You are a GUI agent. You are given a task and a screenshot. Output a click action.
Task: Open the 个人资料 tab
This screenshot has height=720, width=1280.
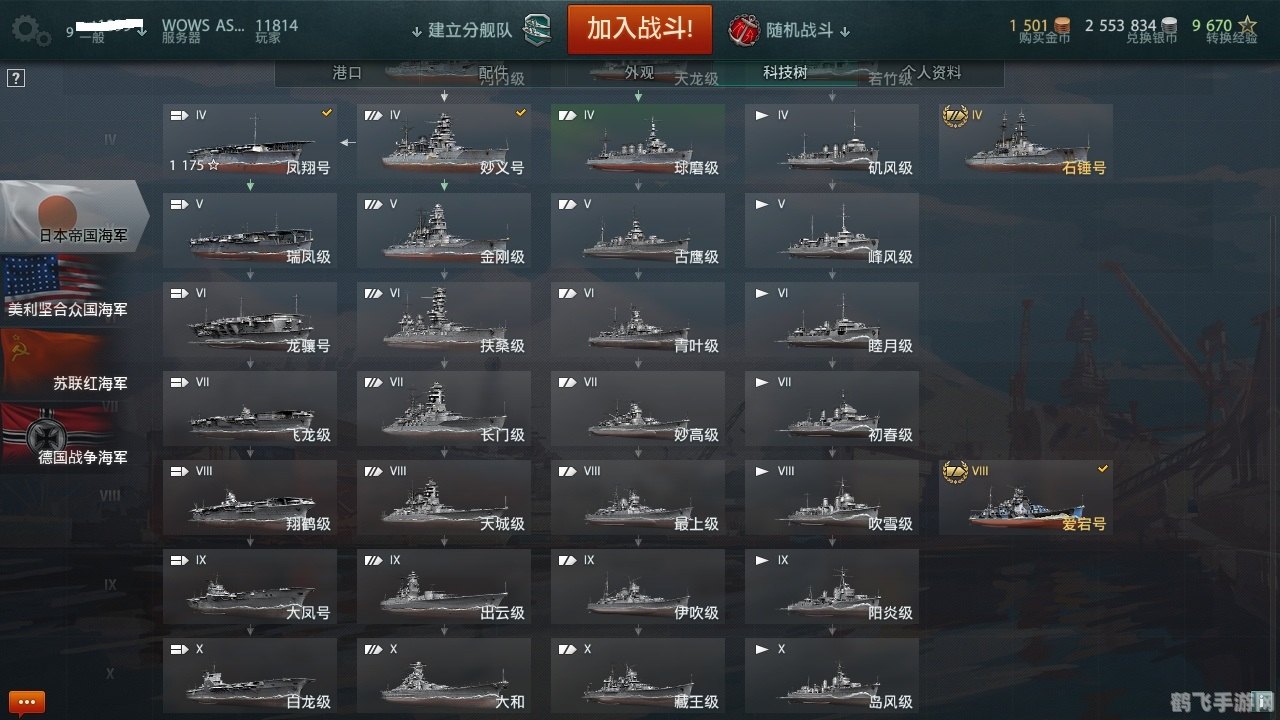click(x=932, y=72)
